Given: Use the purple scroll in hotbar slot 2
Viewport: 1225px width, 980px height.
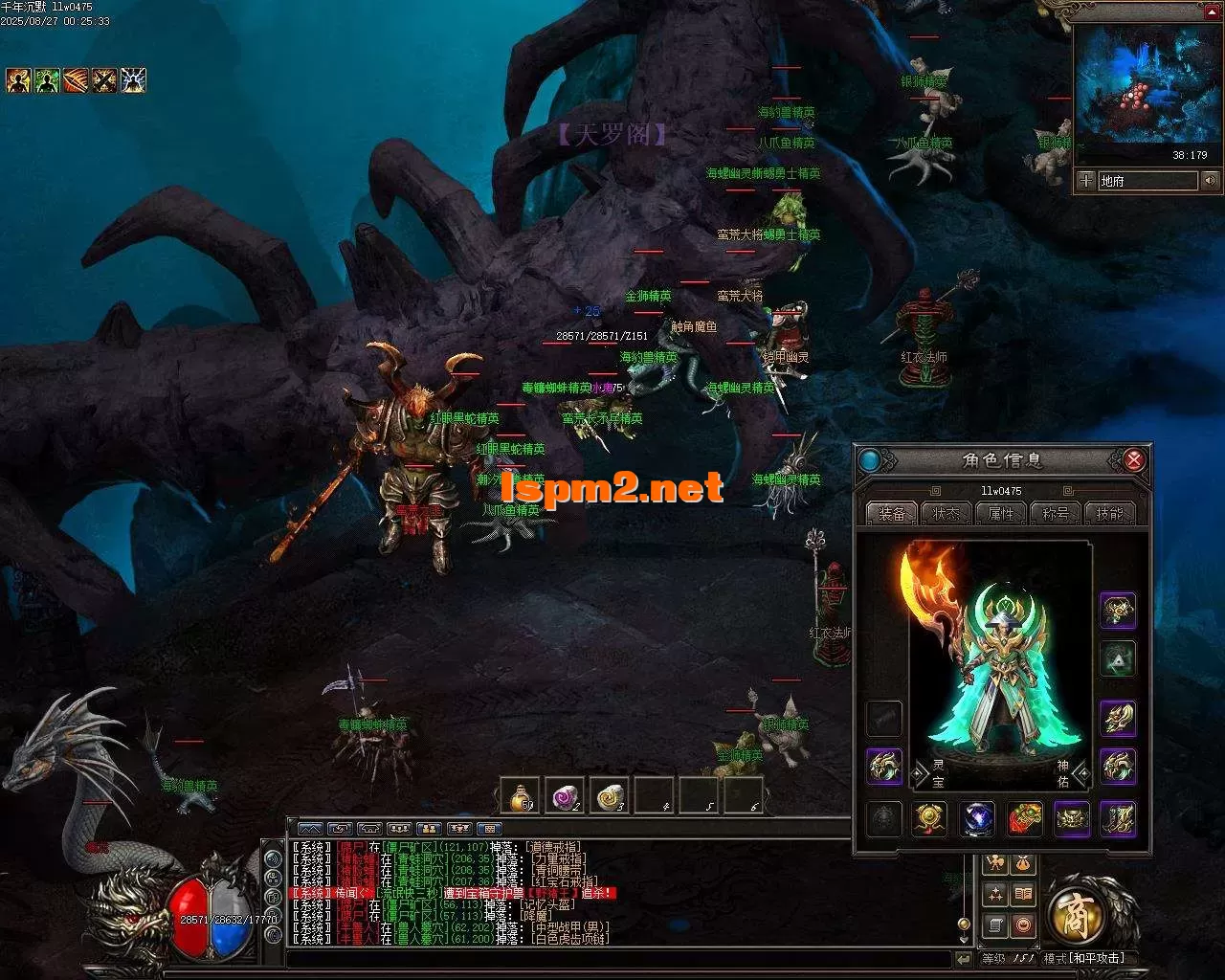Looking at the screenshot, I should tap(565, 796).
